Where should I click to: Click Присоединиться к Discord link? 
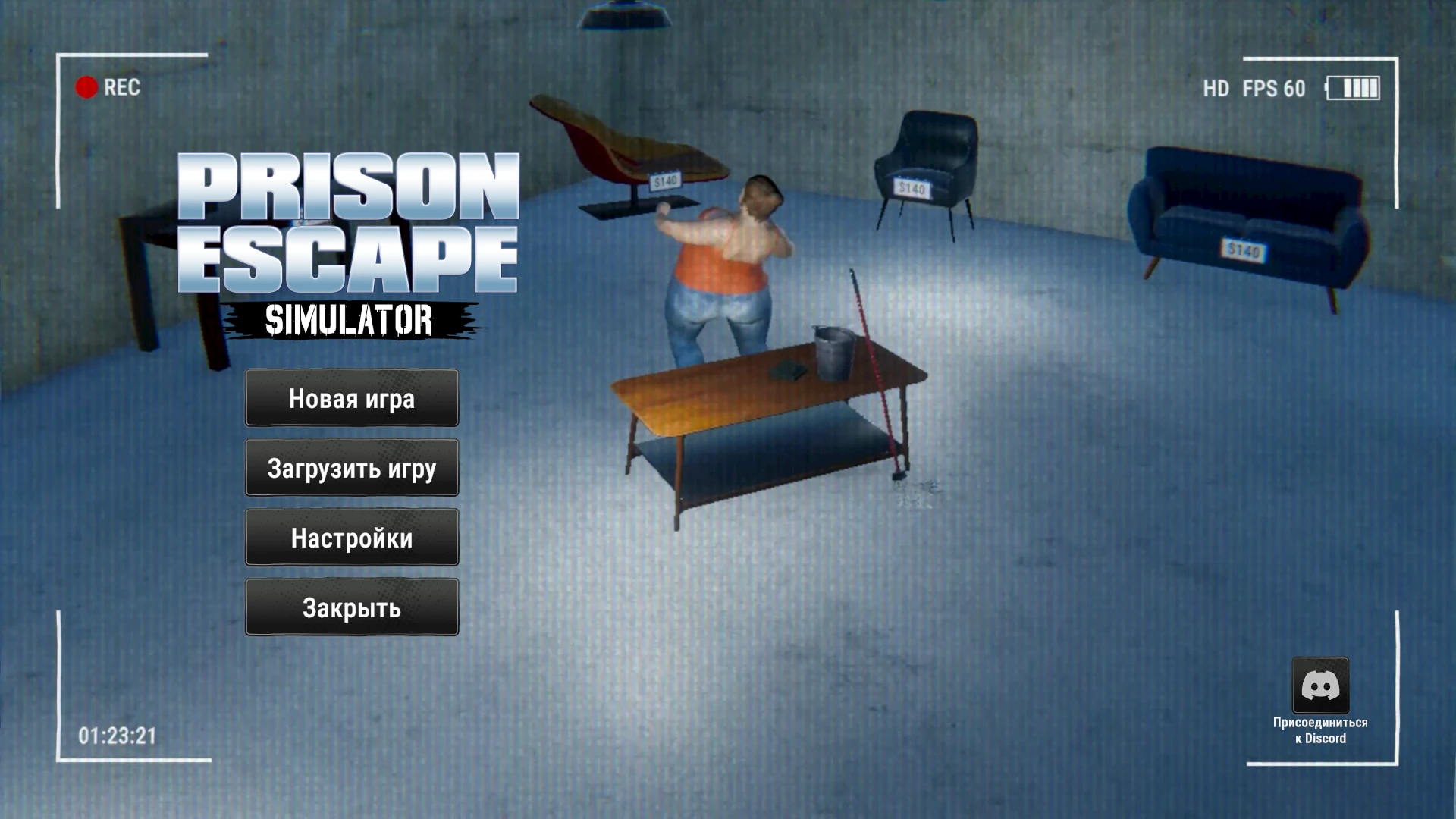1319,730
